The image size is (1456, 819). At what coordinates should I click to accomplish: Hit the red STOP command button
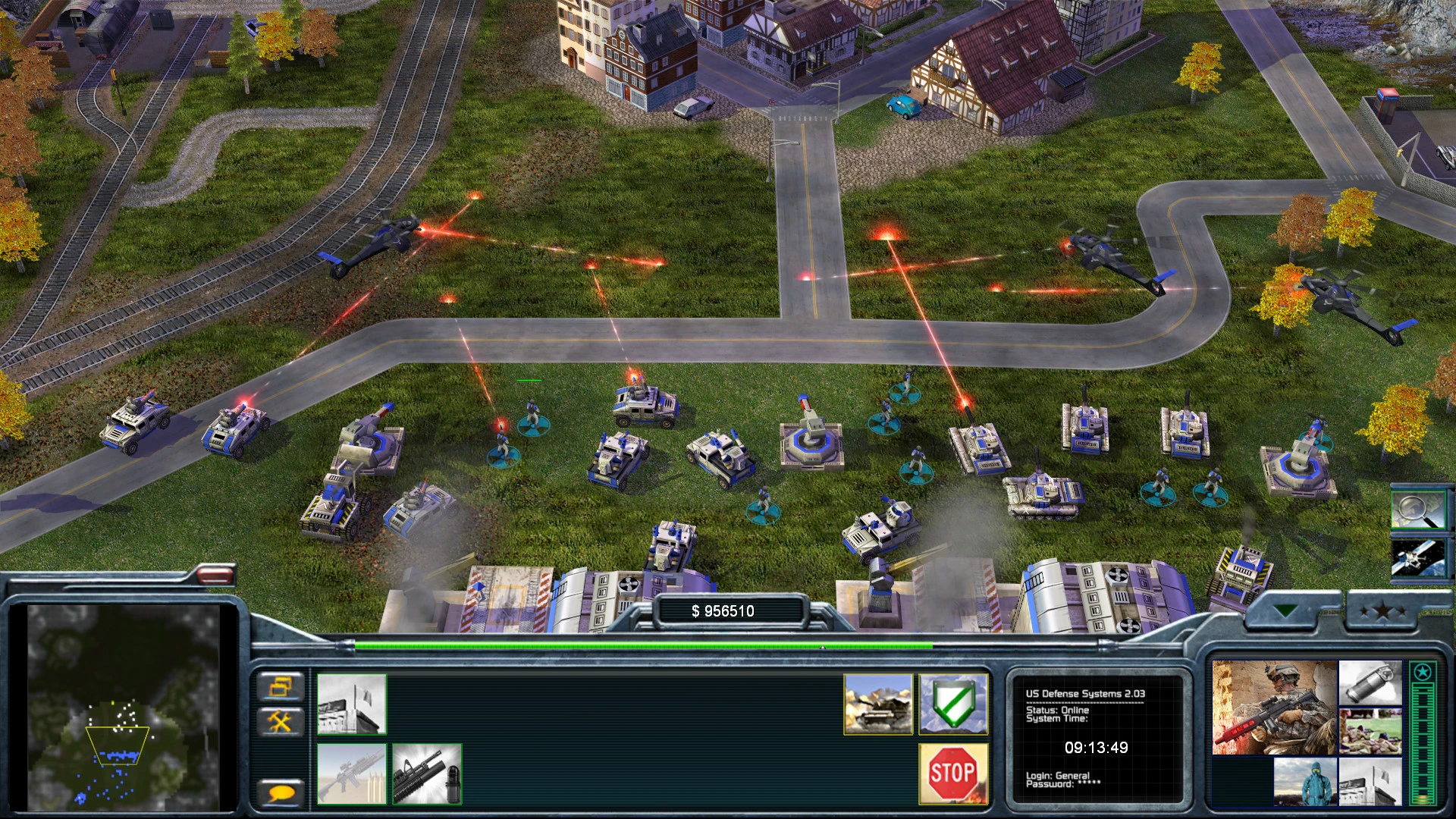953,774
